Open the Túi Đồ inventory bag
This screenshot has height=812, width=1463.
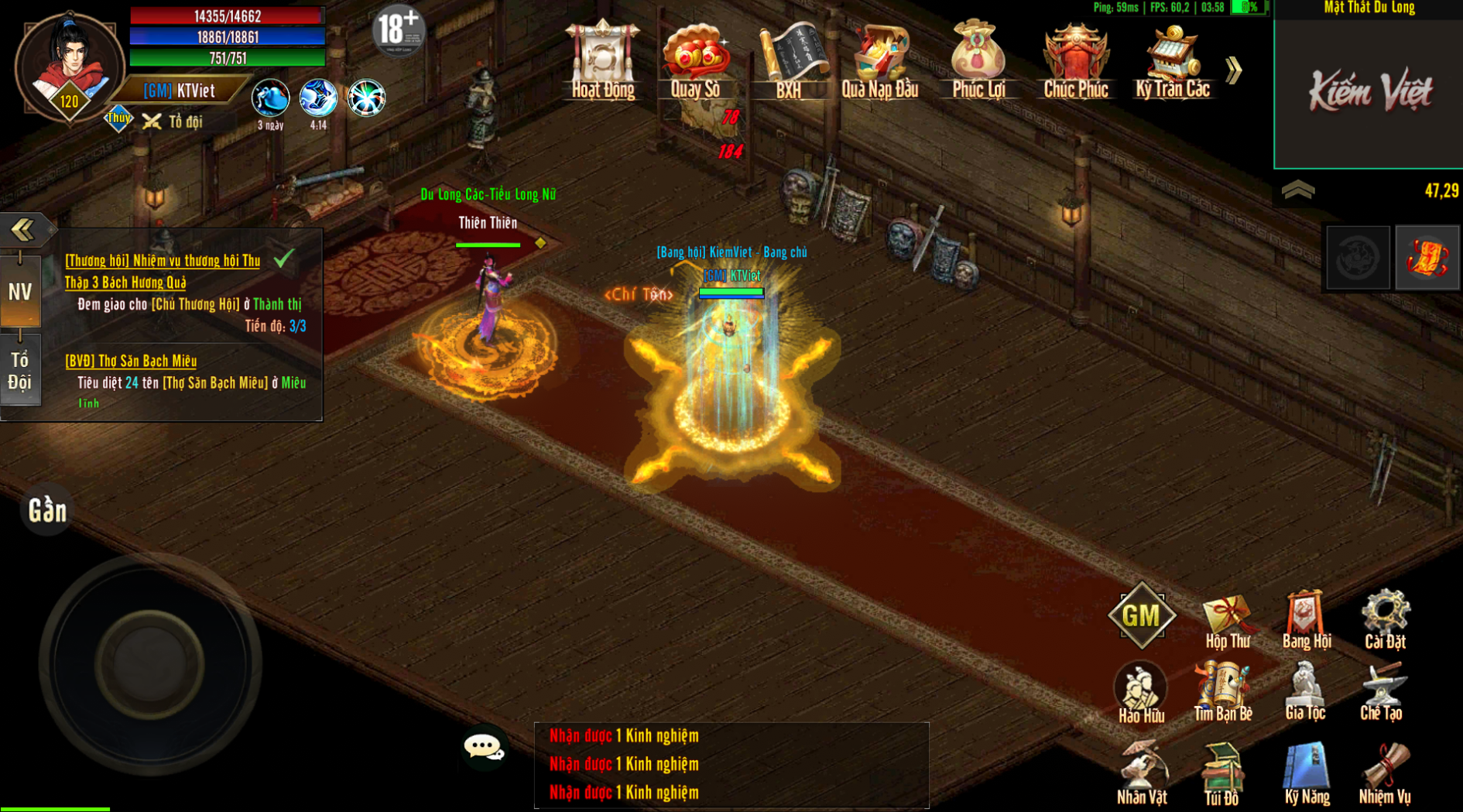(x=1221, y=774)
